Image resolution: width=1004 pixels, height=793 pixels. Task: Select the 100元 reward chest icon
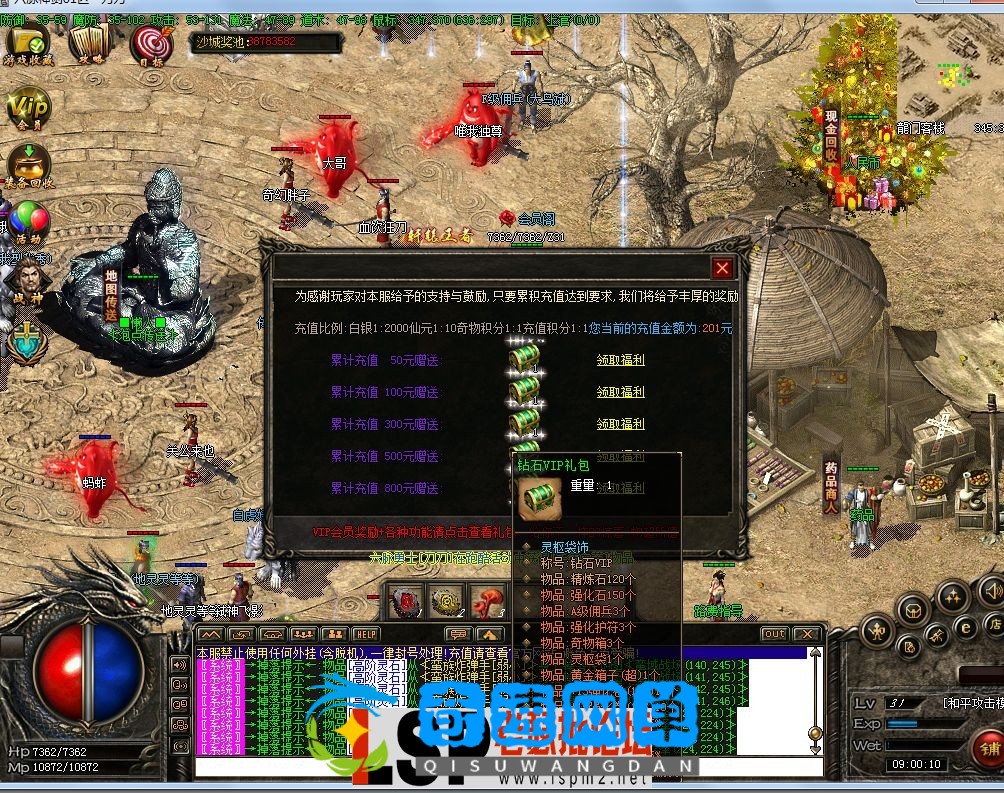[524, 389]
